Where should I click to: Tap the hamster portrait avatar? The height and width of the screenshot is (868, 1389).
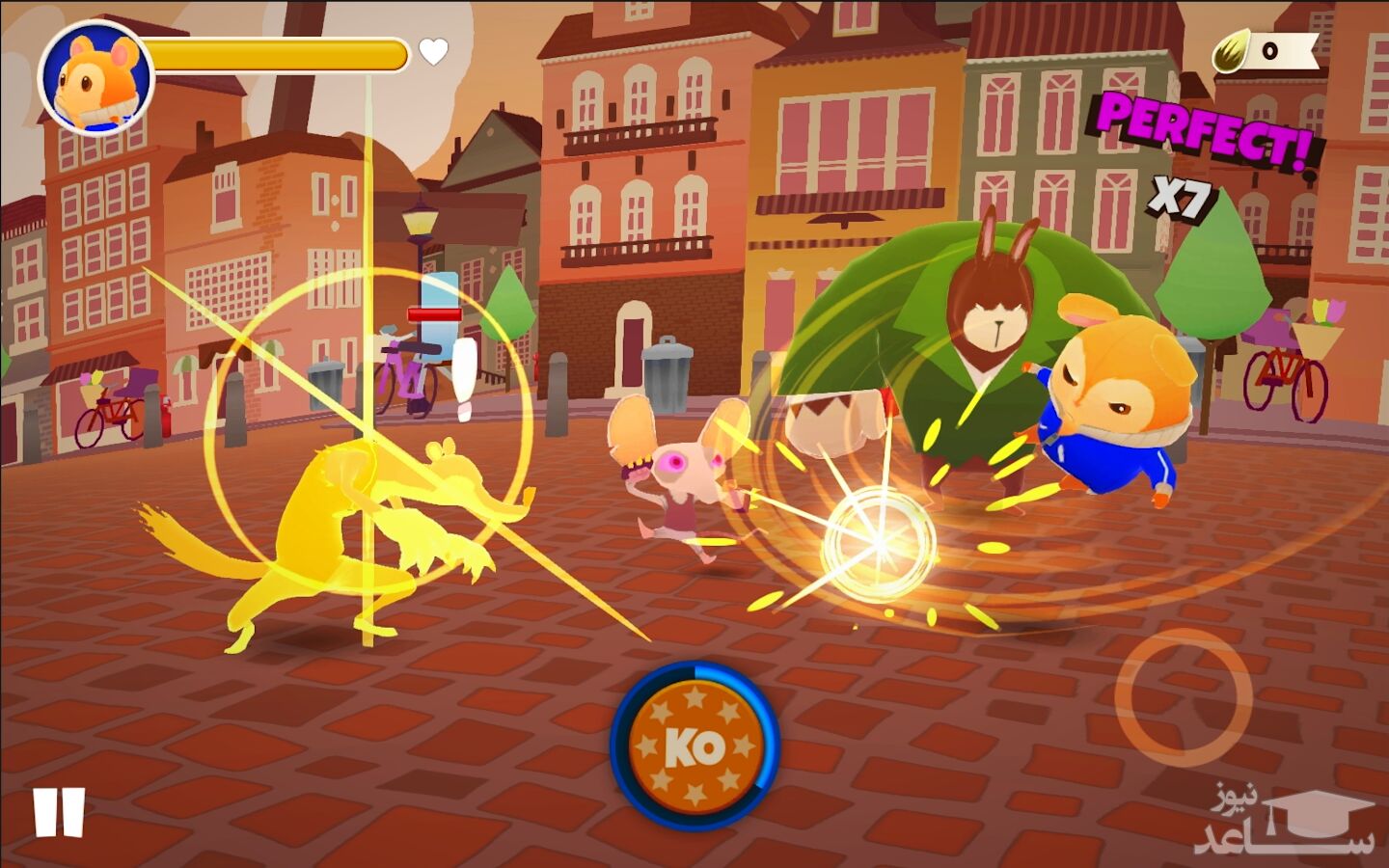(x=96, y=77)
